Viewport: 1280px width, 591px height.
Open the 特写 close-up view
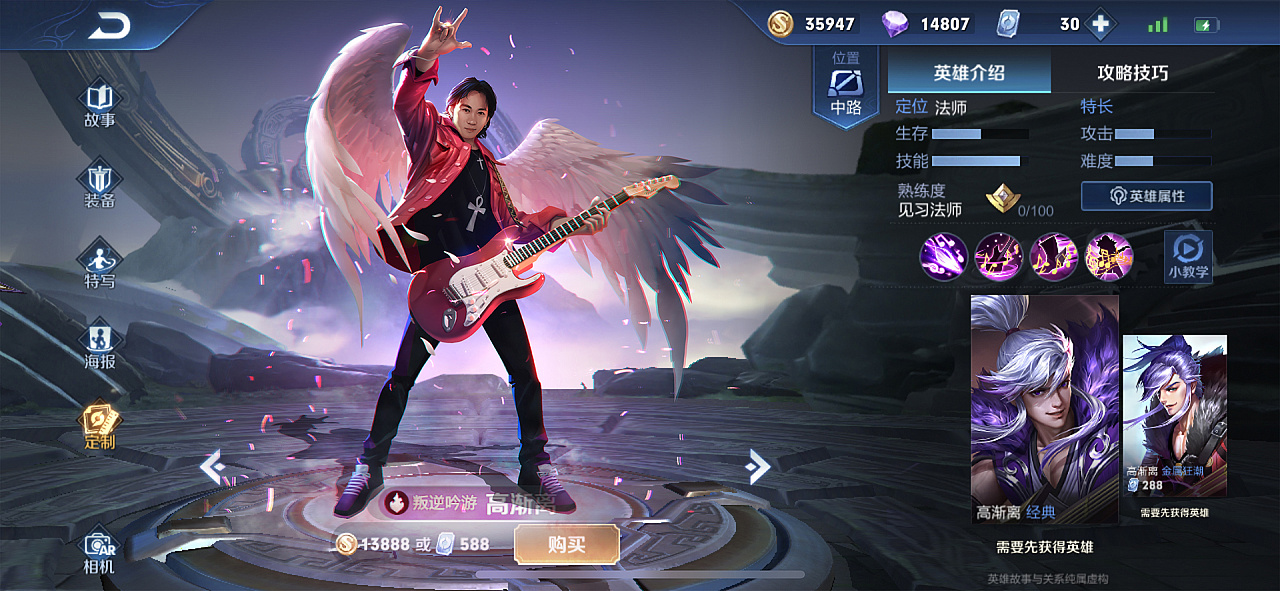coord(100,265)
